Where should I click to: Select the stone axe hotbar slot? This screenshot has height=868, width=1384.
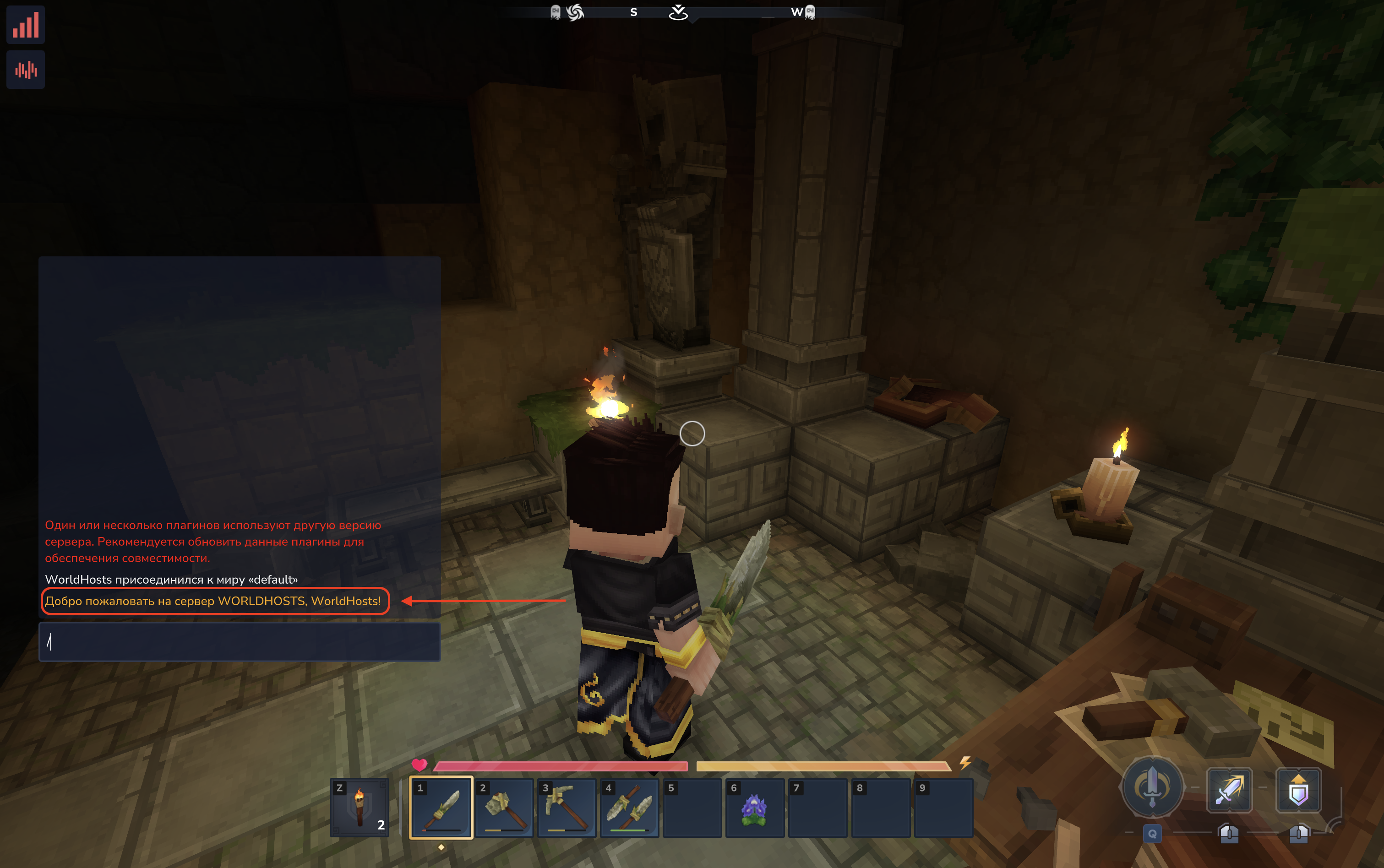[x=504, y=807]
